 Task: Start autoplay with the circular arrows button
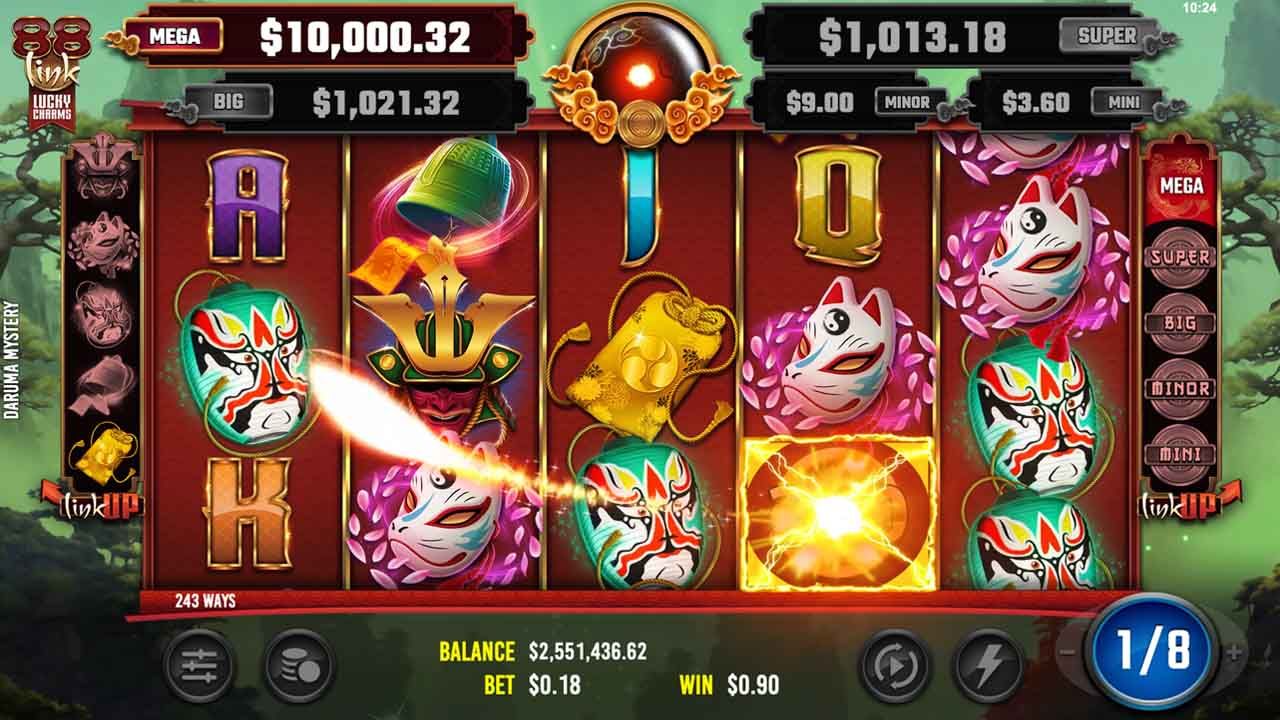point(894,664)
